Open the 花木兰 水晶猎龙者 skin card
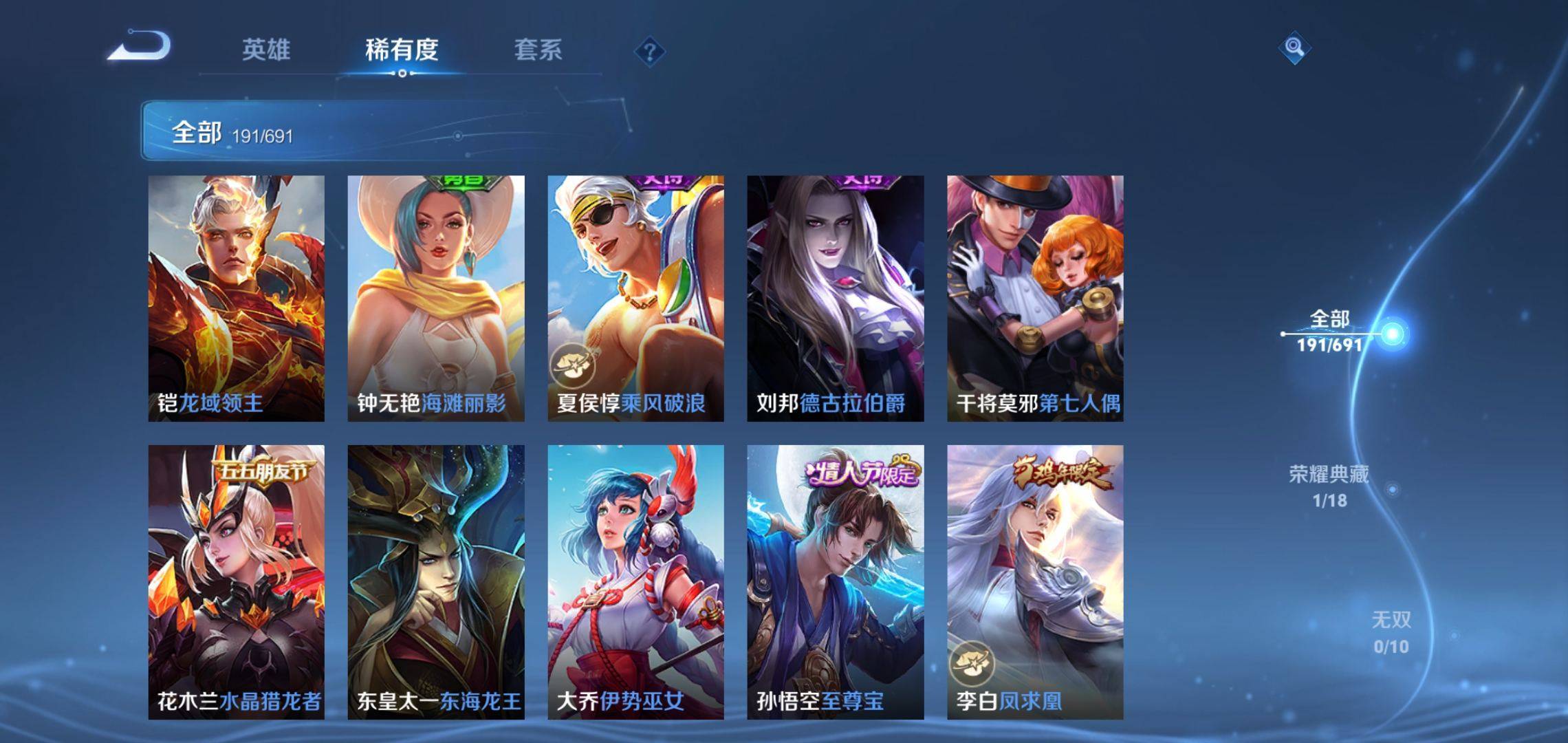The height and width of the screenshot is (743, 1568). point(237,581)
